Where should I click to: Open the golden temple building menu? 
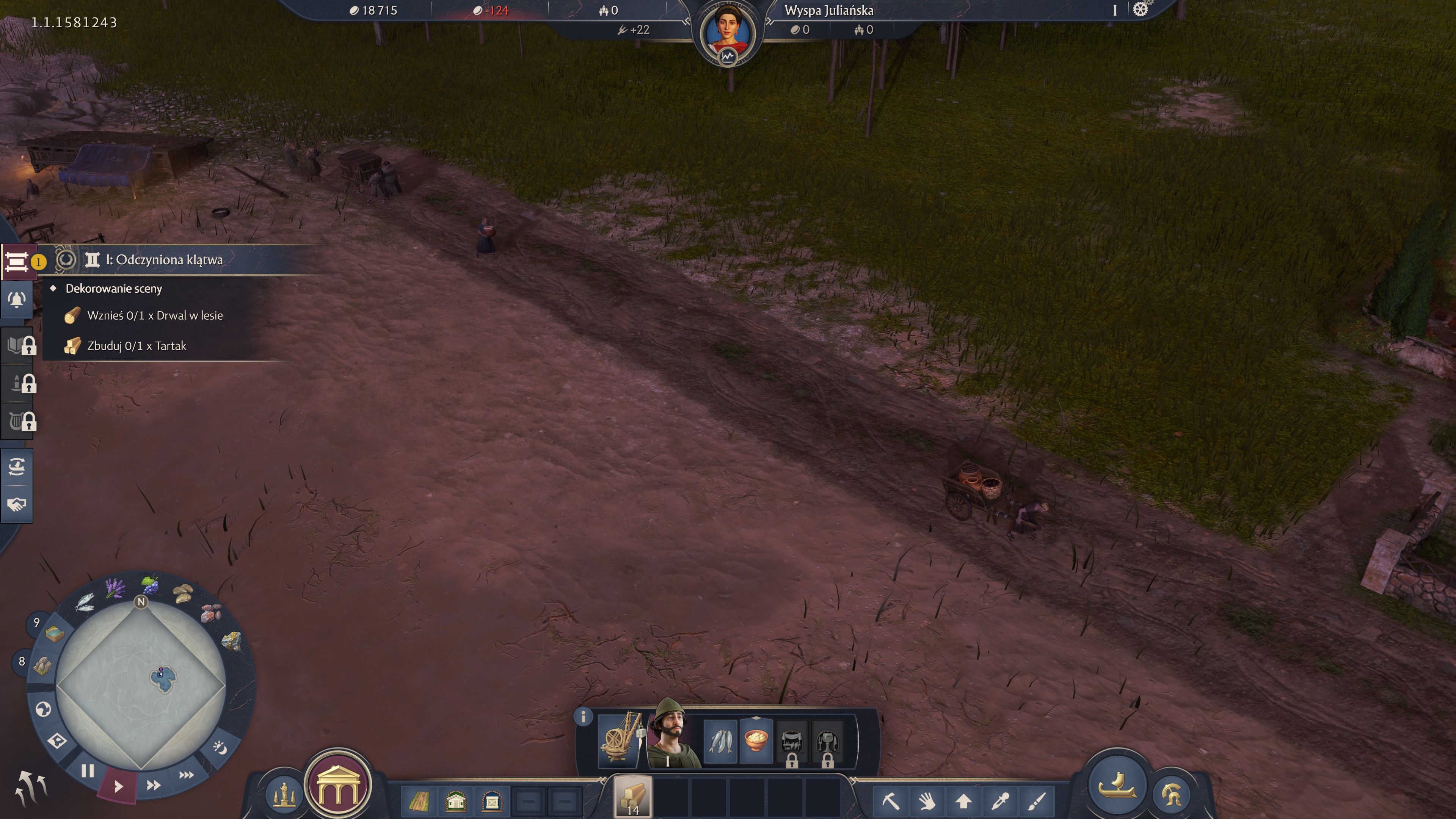pos(338,786)
